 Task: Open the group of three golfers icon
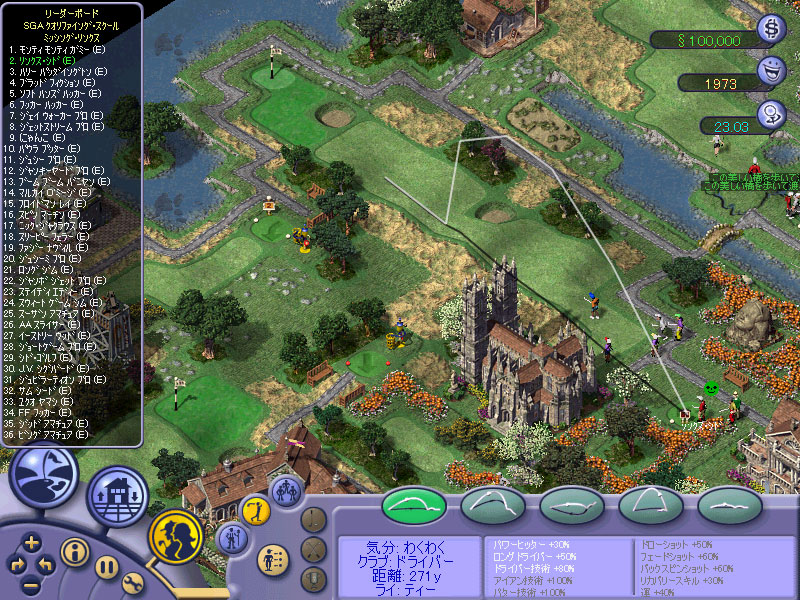288,490
